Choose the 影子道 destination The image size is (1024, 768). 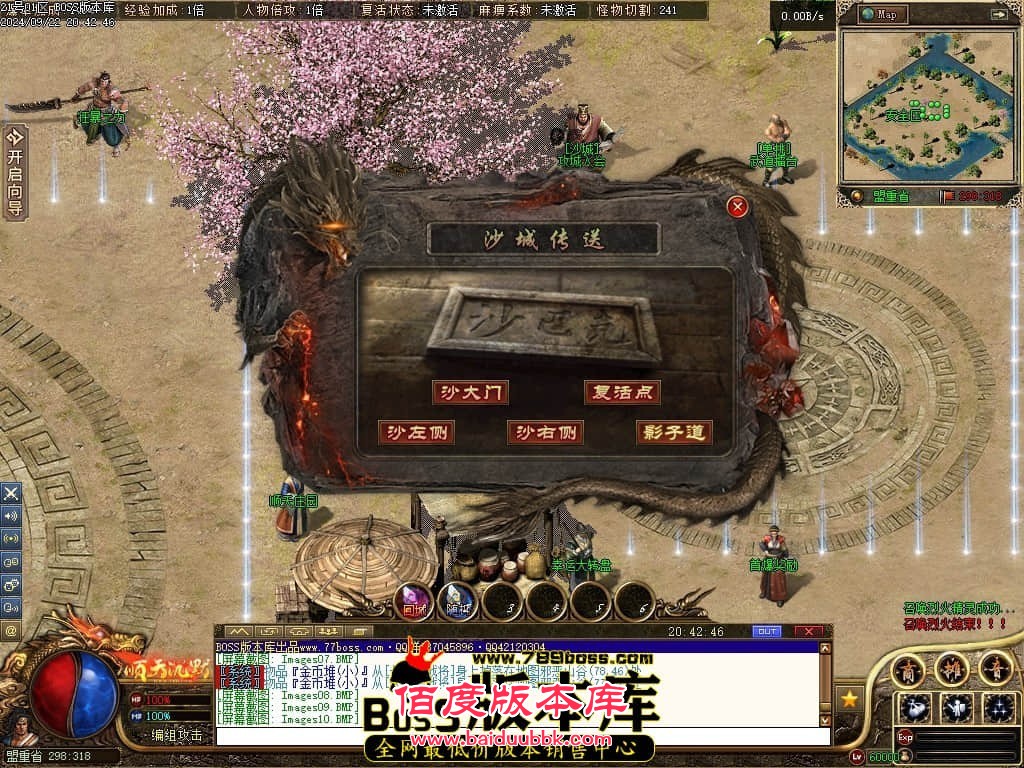[674, 432]
